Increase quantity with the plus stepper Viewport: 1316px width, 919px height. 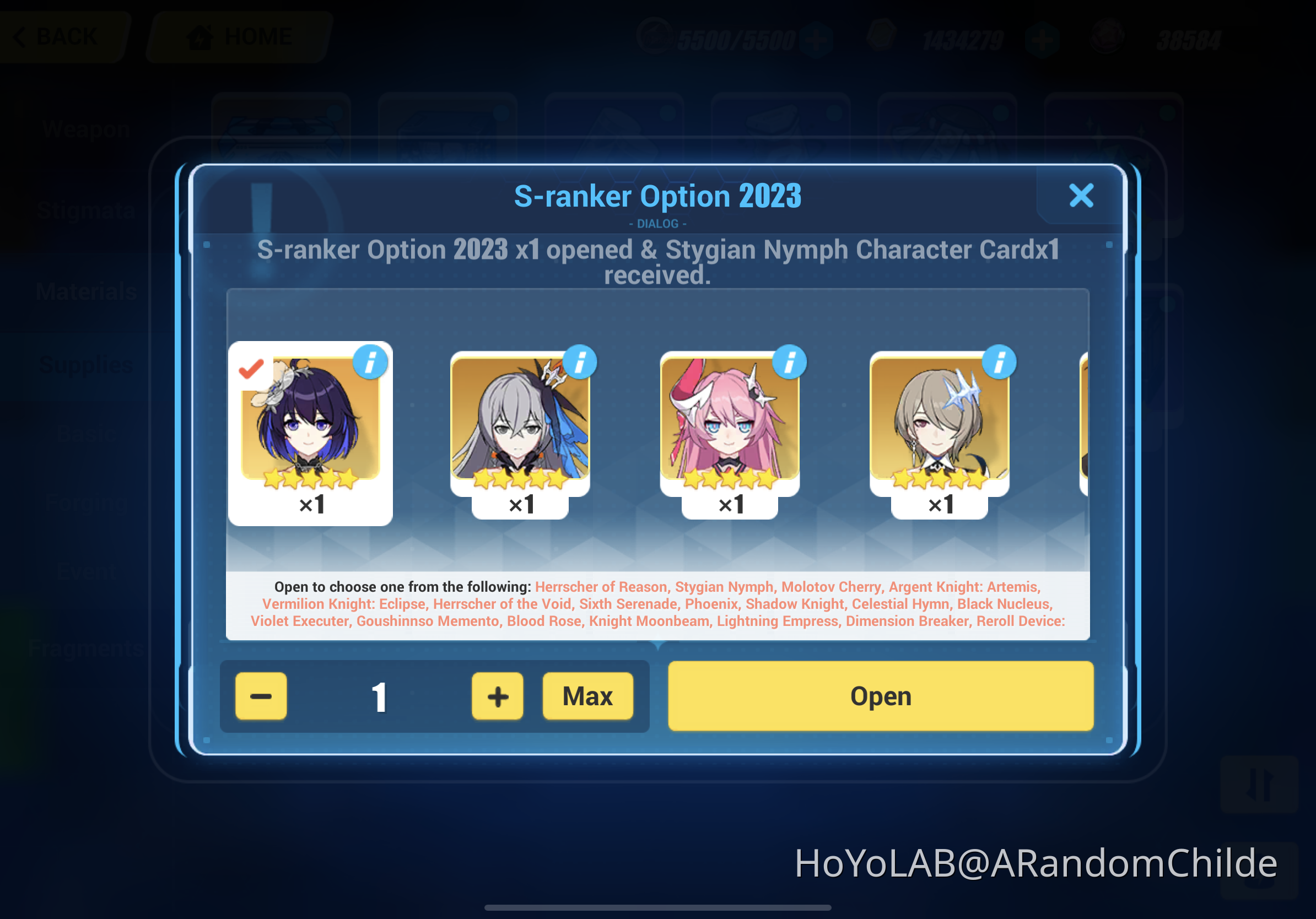497,696
